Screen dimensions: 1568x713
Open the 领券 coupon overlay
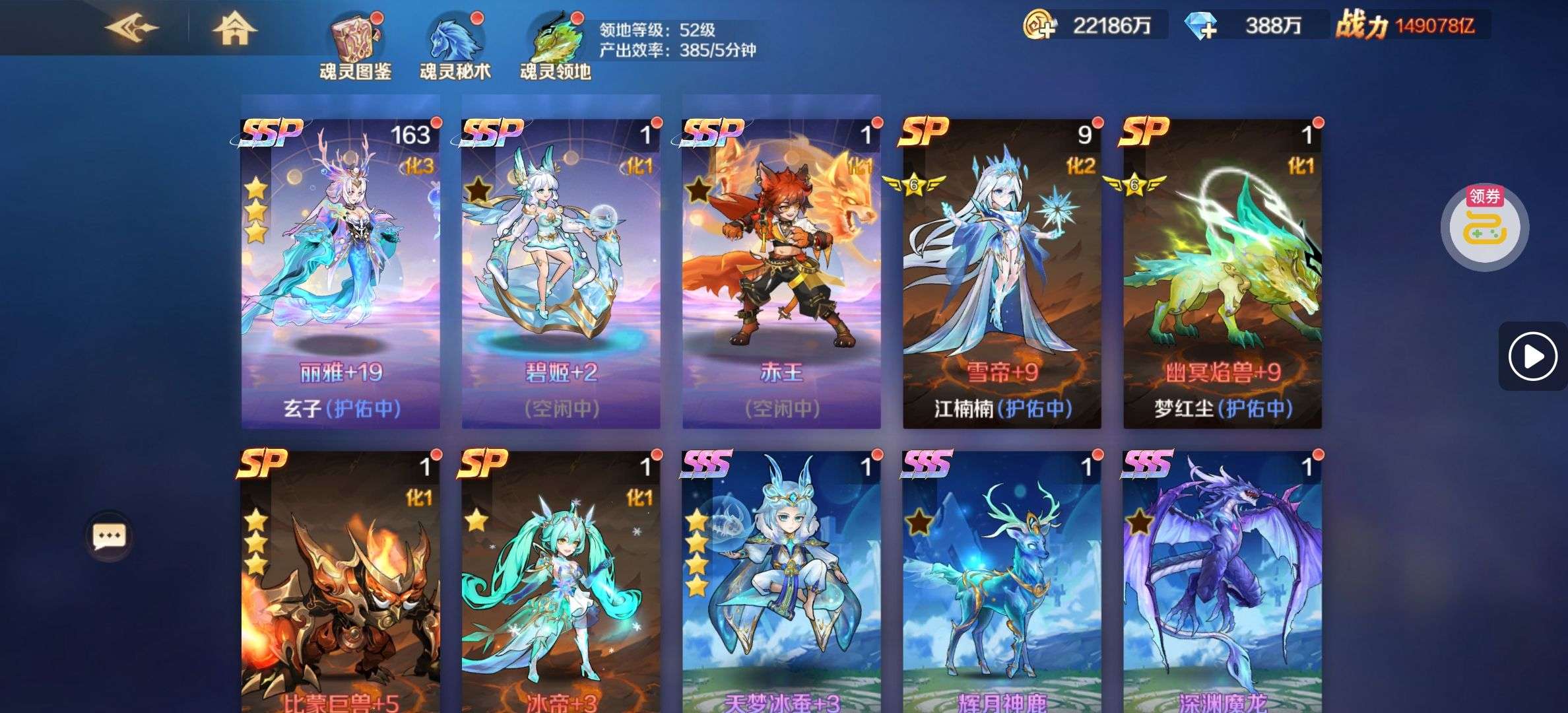click(x=1484, y=226)
